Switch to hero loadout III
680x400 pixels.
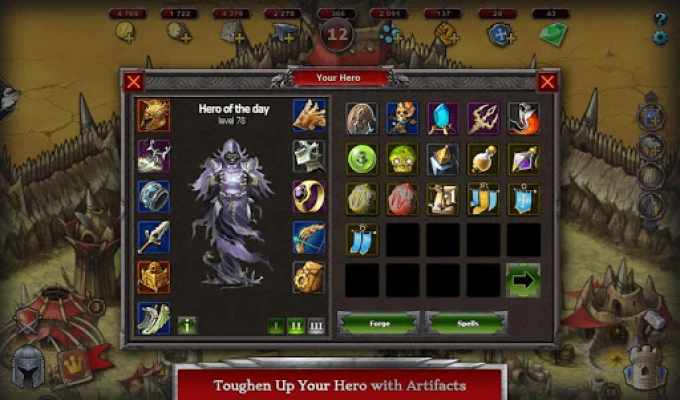click(316, 325)
